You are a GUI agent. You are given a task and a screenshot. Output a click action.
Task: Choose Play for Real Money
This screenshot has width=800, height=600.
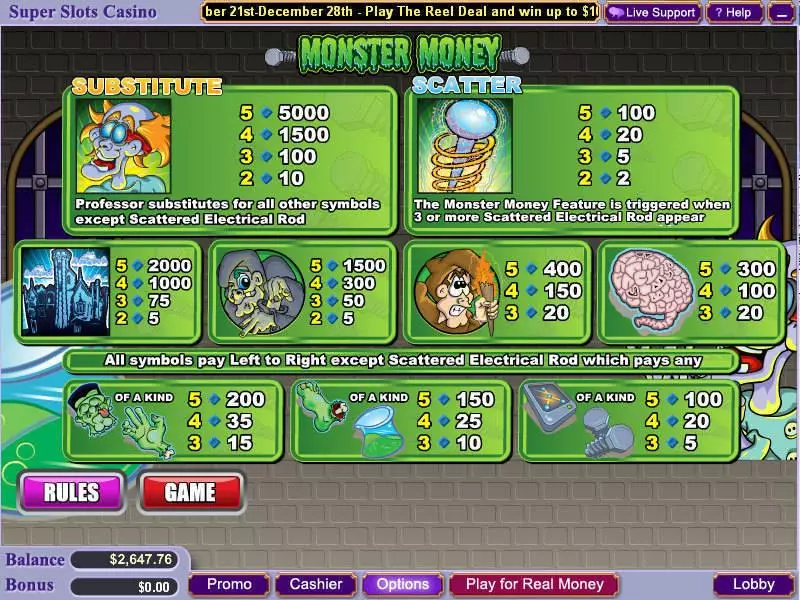[535, 584]
